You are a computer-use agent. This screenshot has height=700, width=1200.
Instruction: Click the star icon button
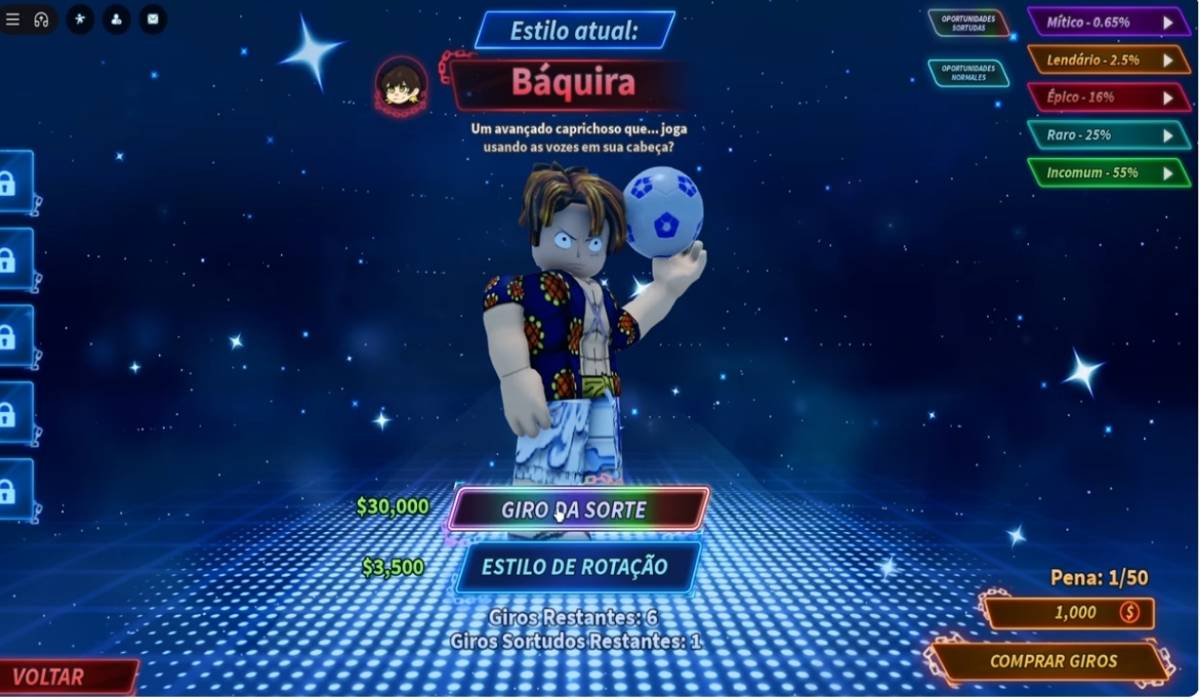click(80, 19)
